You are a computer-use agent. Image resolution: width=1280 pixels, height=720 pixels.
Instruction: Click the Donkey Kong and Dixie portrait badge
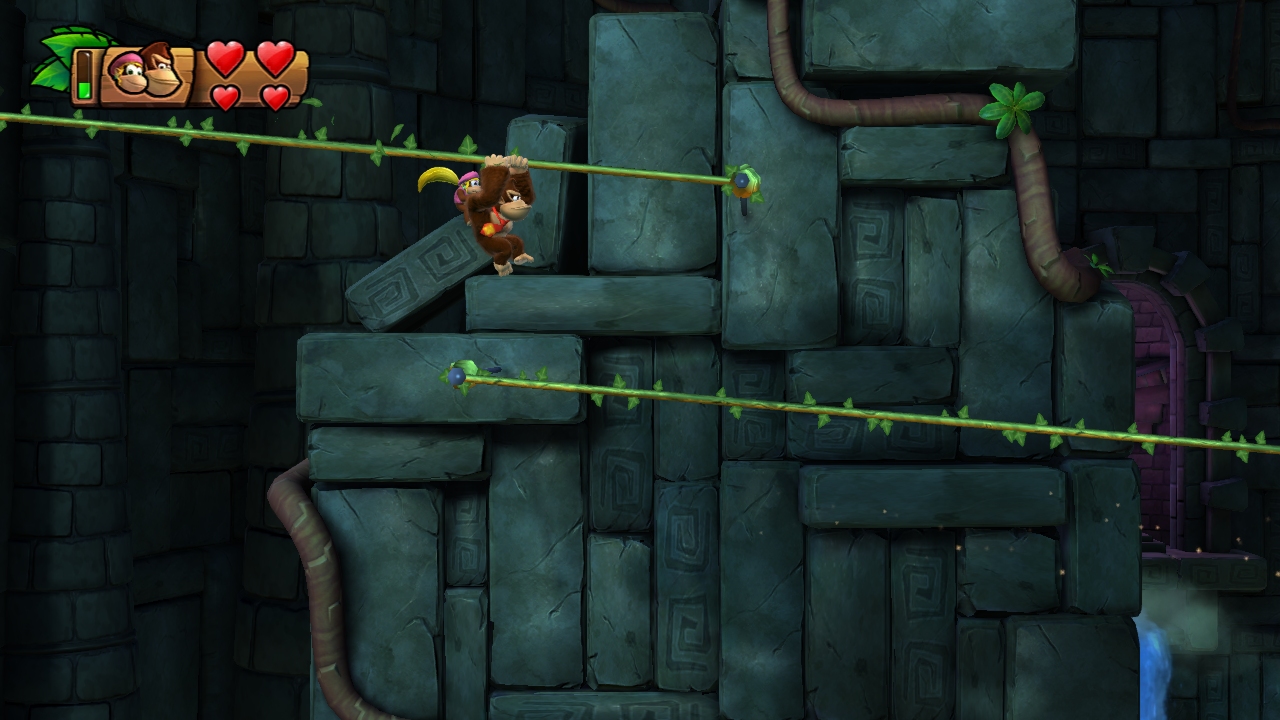pyautogui.click(x=146, y=72)
